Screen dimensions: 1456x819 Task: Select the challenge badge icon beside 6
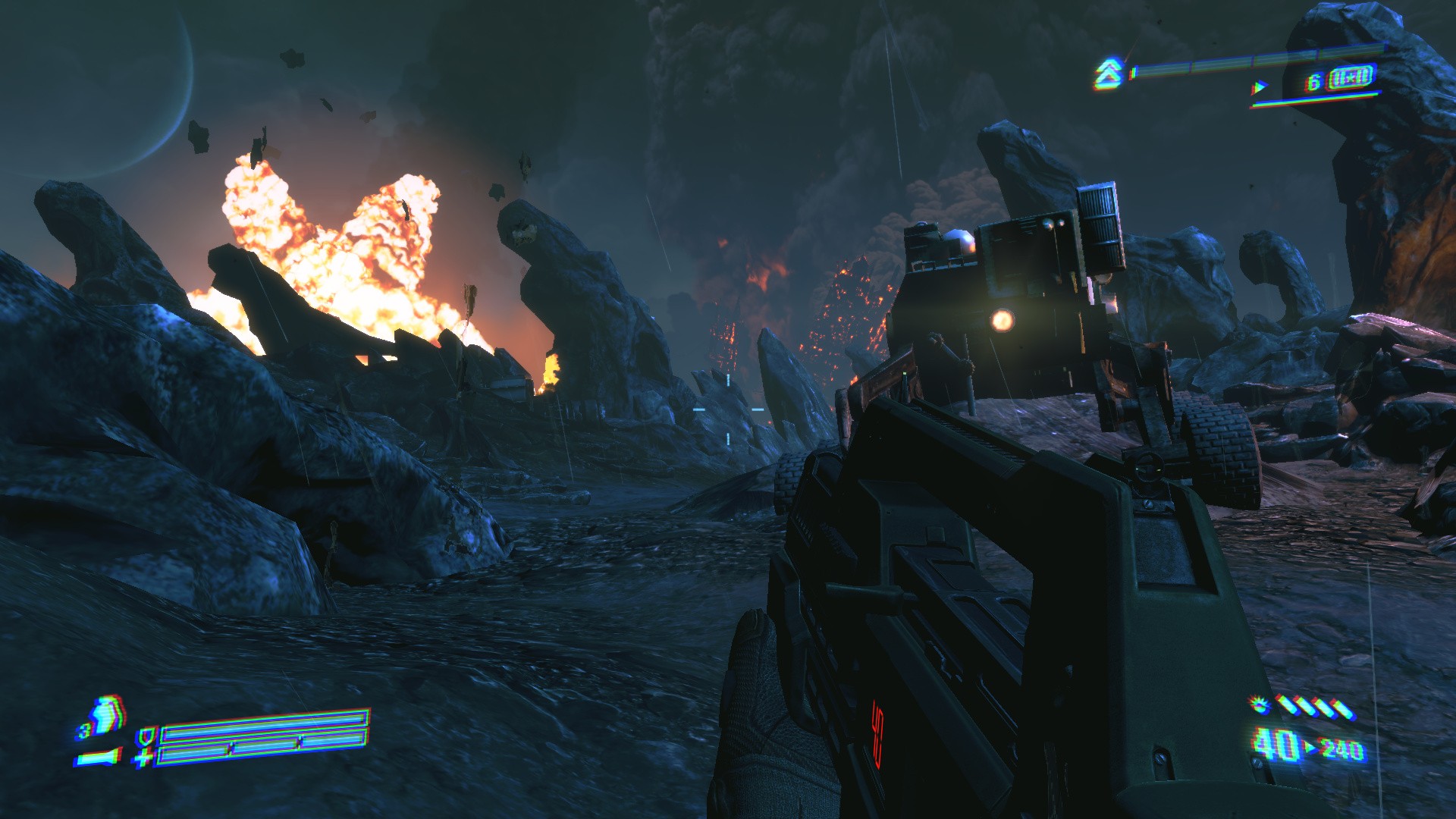[1351, 78]
